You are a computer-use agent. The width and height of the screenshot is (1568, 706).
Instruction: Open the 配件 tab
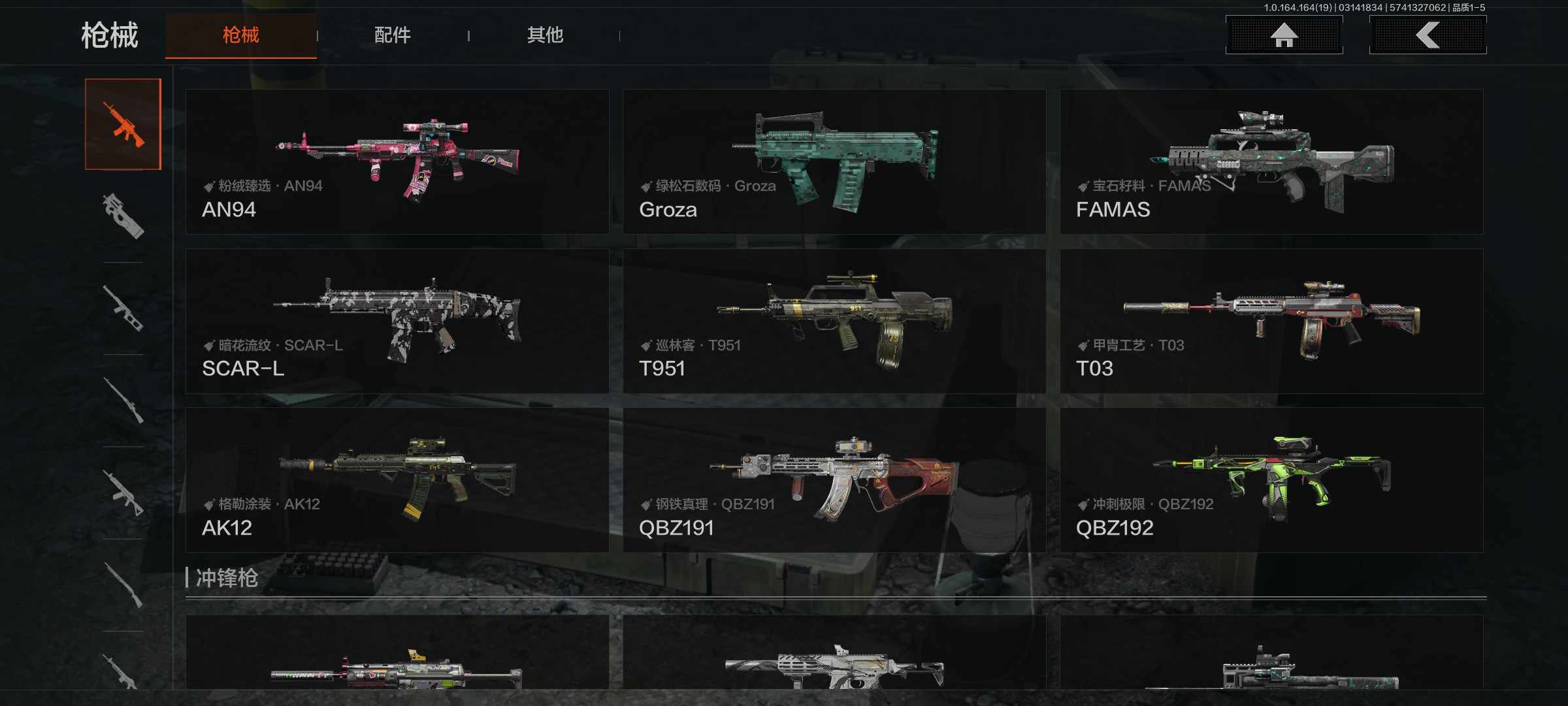pyautogui.click(x=392, y=35)
